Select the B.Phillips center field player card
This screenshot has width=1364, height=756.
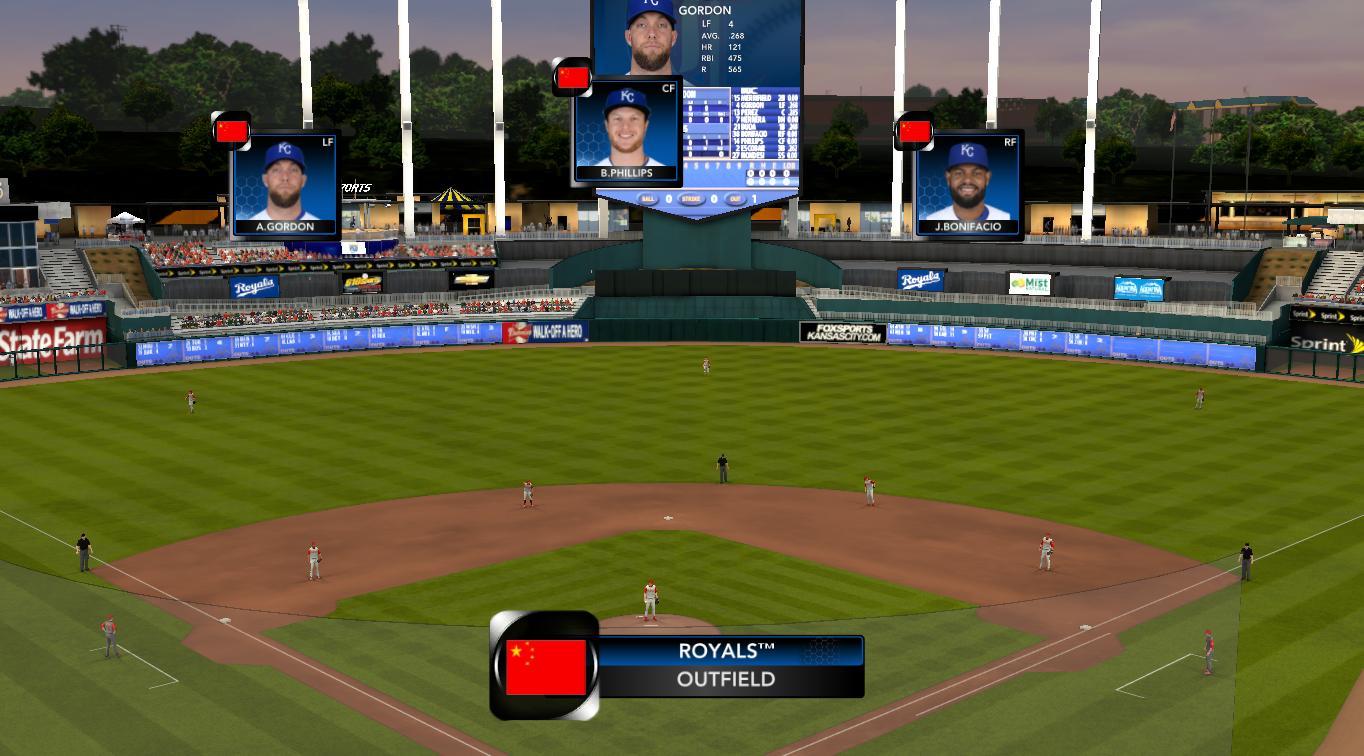pos(627,131)
